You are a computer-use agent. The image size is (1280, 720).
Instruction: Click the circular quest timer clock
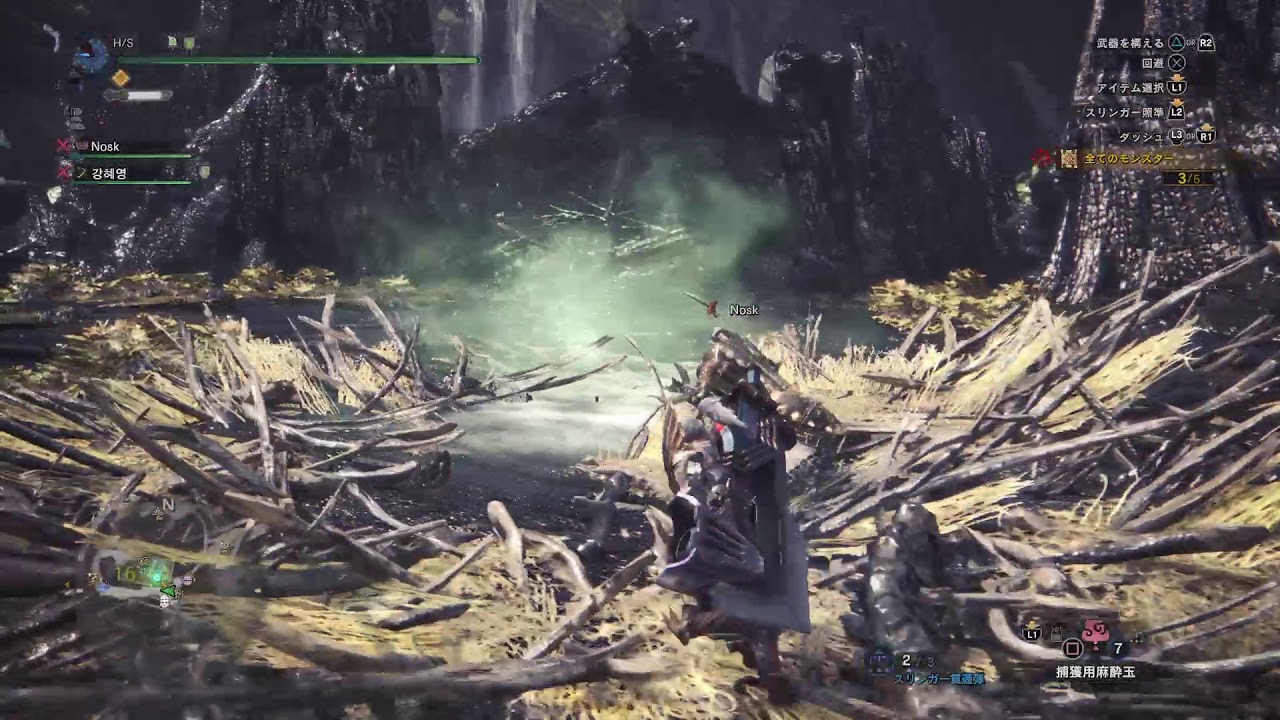click(x=93, y=53)
